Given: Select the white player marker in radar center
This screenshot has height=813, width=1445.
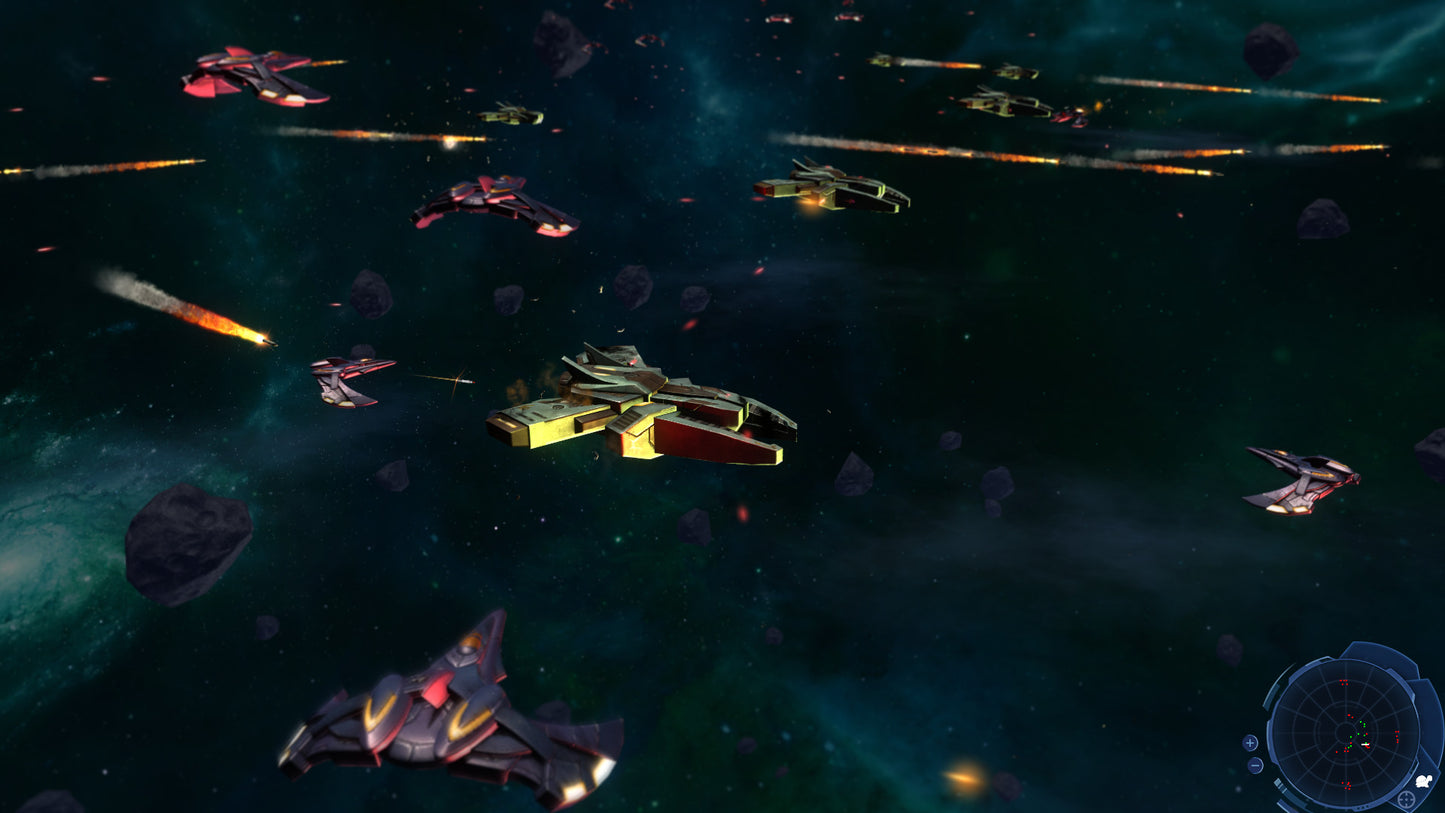Looking at the screenshot, I should click(x=1364, y=744).
